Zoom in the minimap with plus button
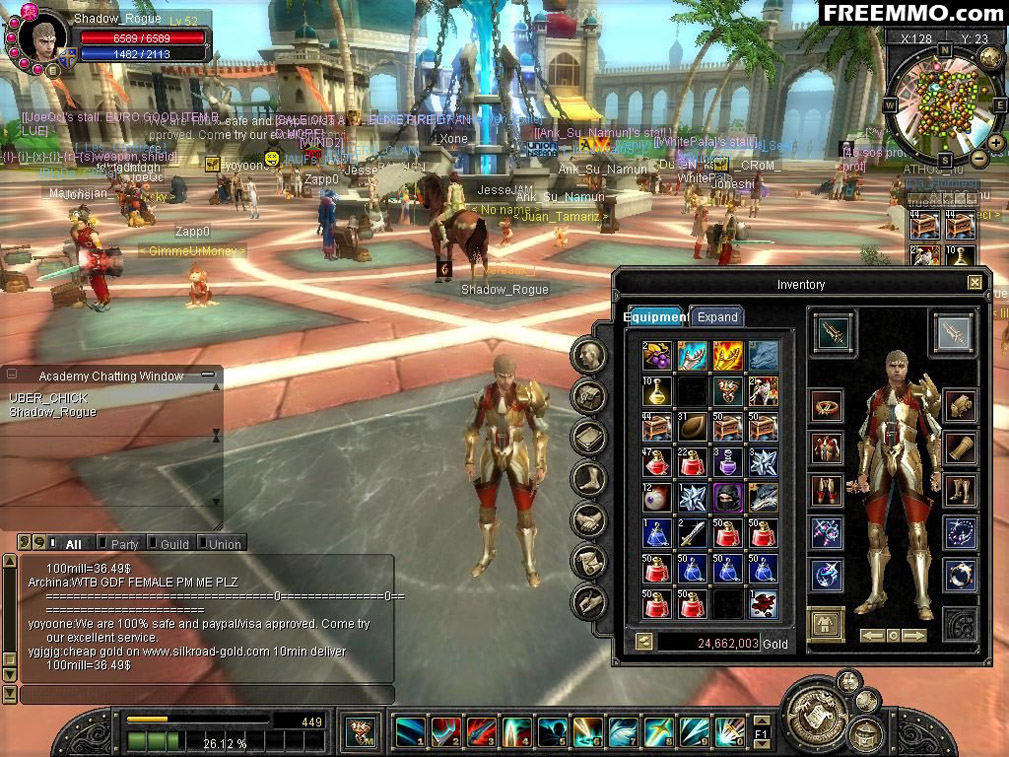 tap(997, 143)
